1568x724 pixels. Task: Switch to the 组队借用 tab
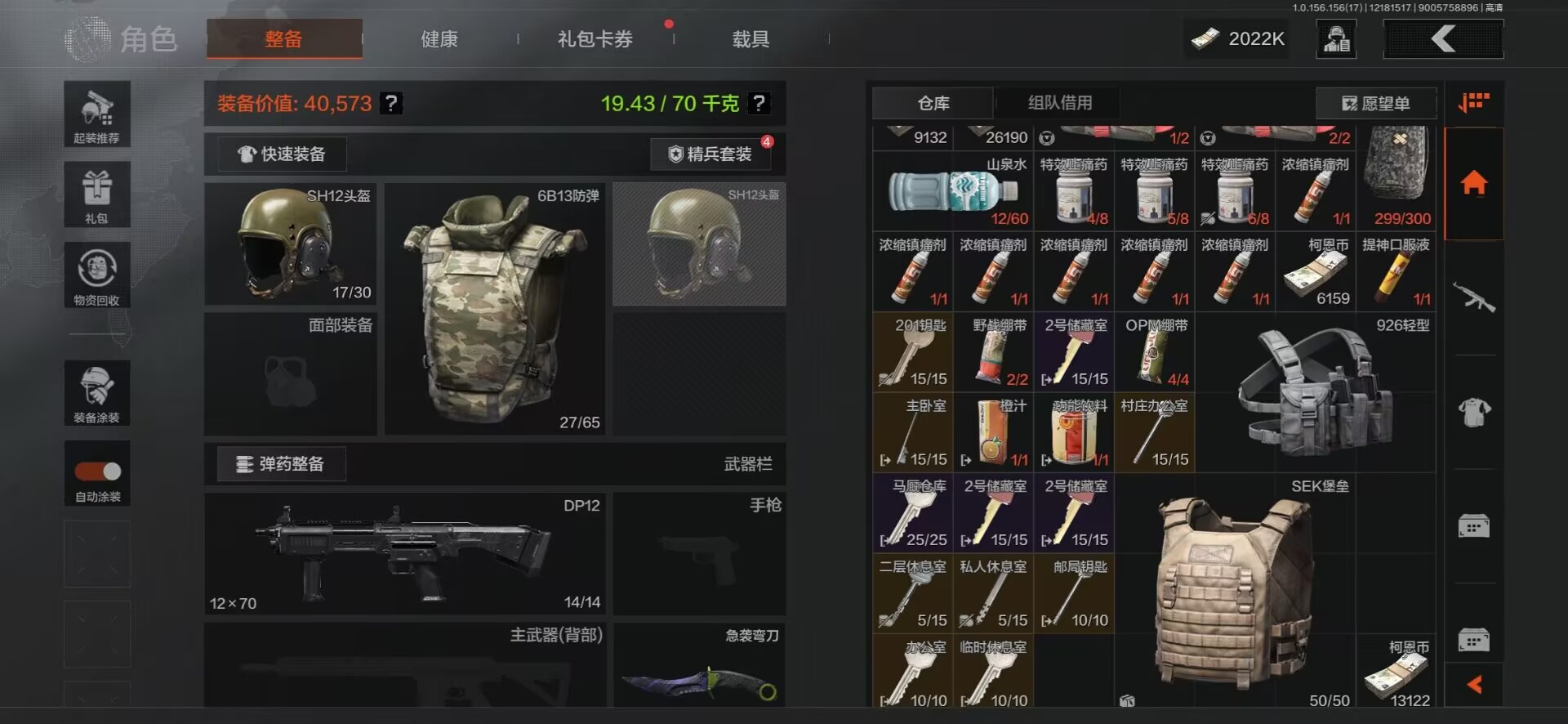pos(1059,103)
